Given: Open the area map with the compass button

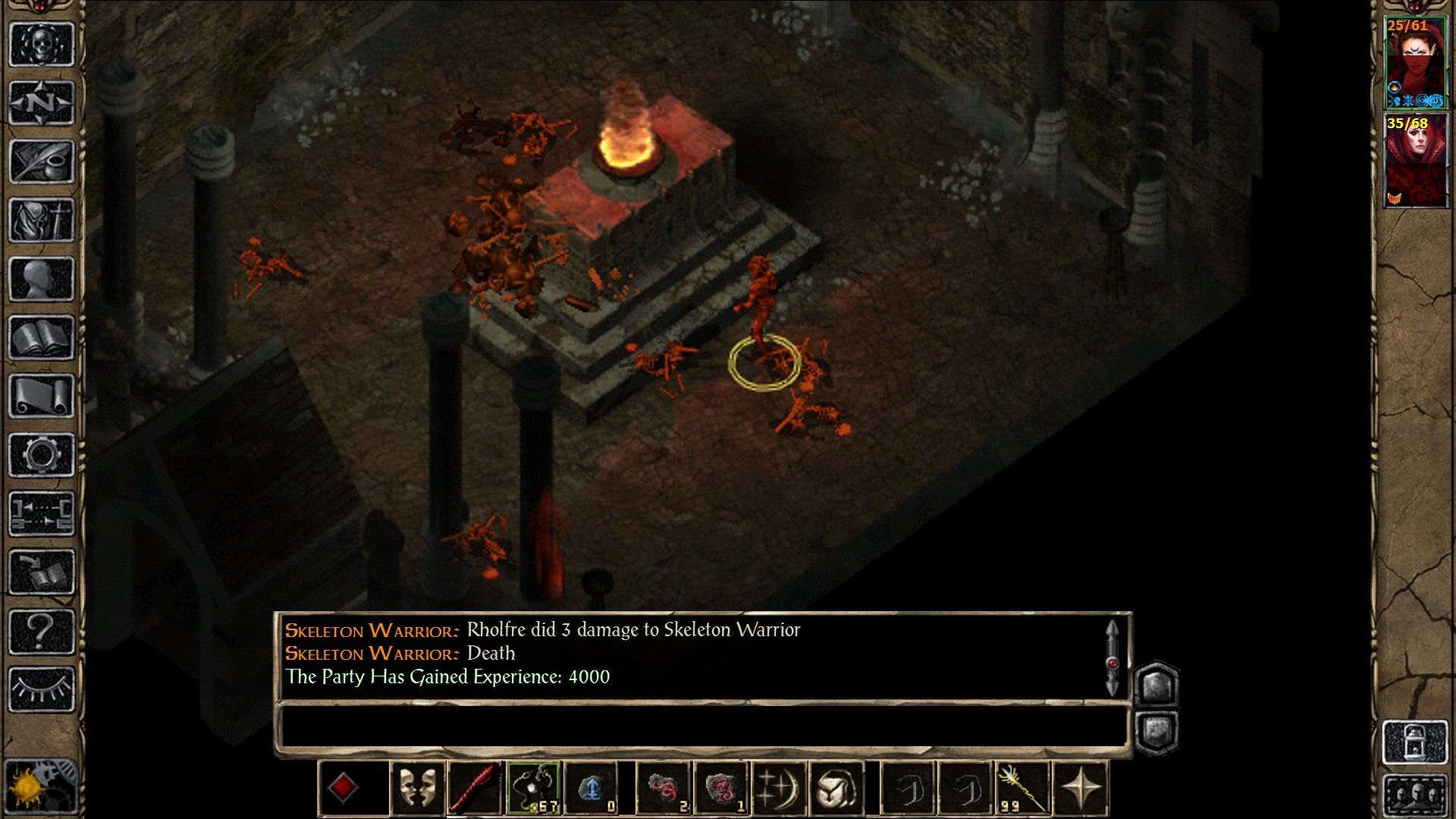Looking at the screenshot, I should coord(42,102).
